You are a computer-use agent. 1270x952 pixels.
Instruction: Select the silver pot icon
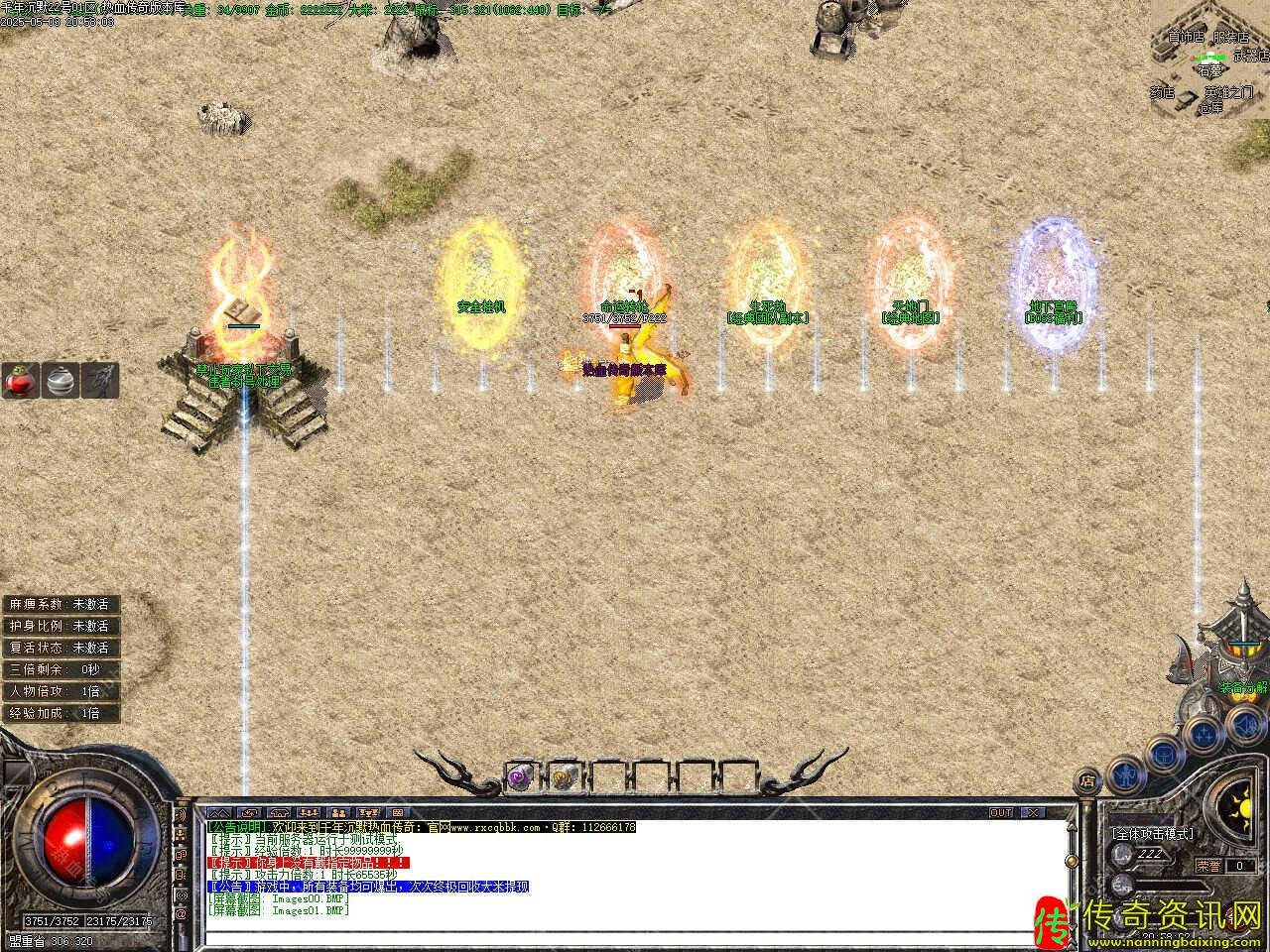coord(61,381)
